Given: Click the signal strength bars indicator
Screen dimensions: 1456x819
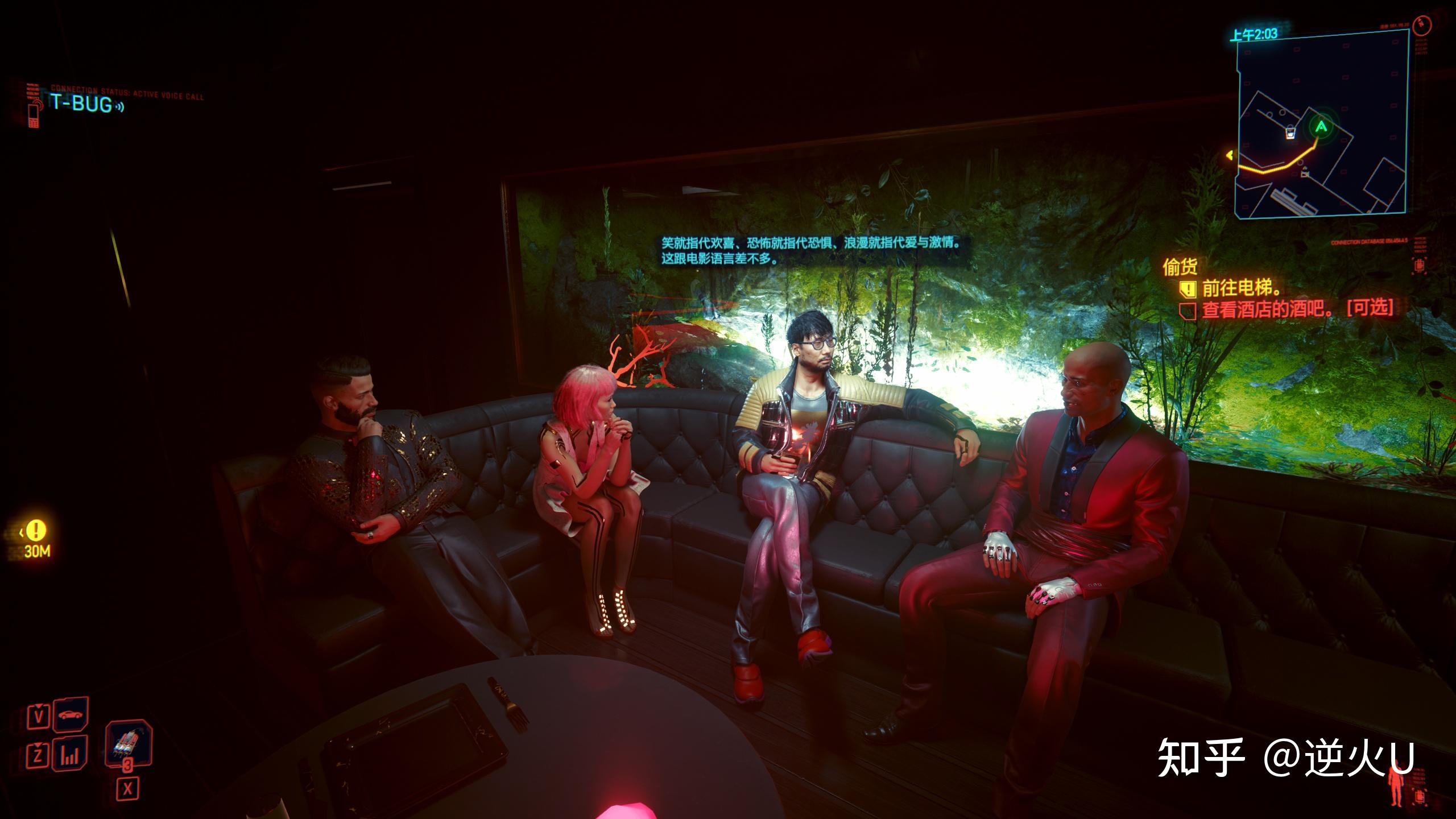Looking at the screenshot, I should pos(69,756).
